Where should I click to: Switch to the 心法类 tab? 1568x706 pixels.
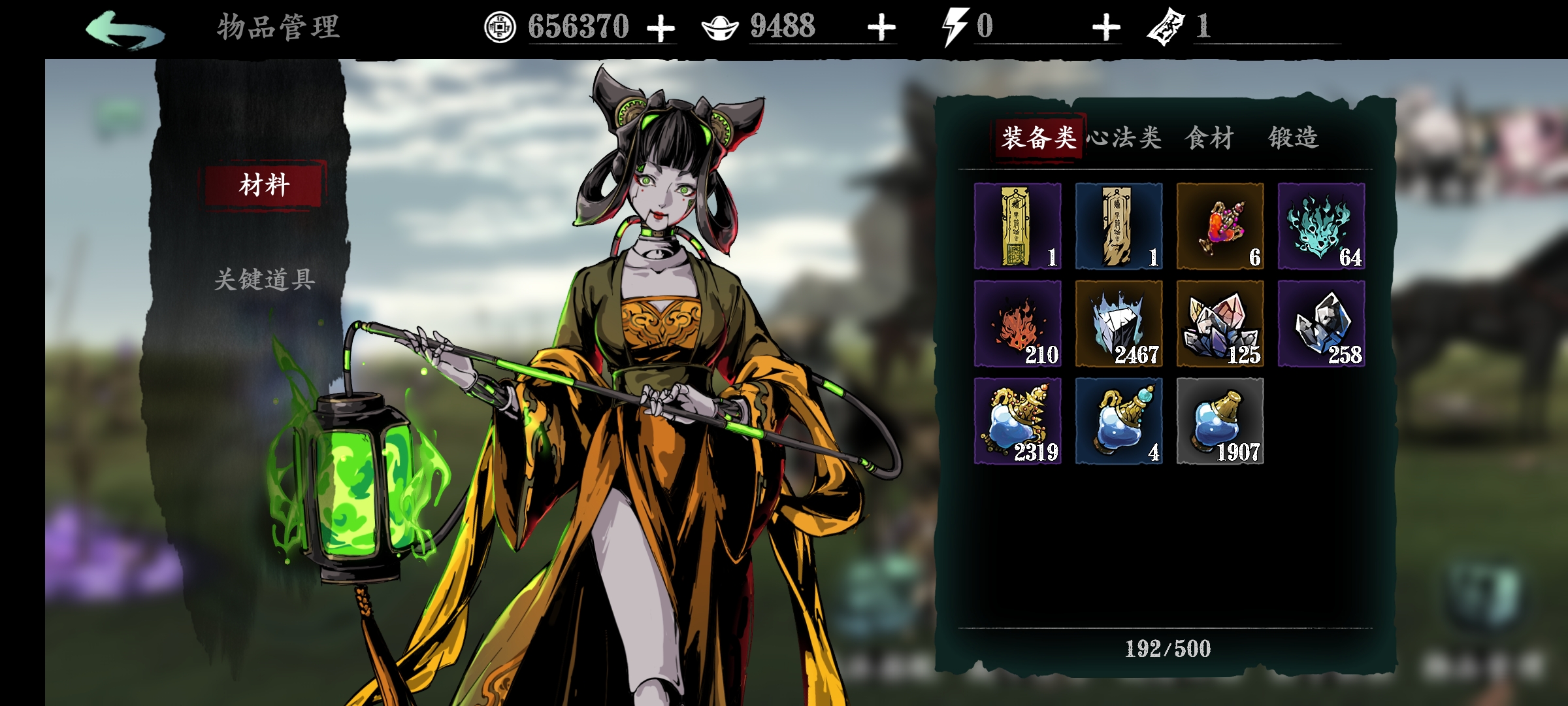click(x=1124, y=138)
